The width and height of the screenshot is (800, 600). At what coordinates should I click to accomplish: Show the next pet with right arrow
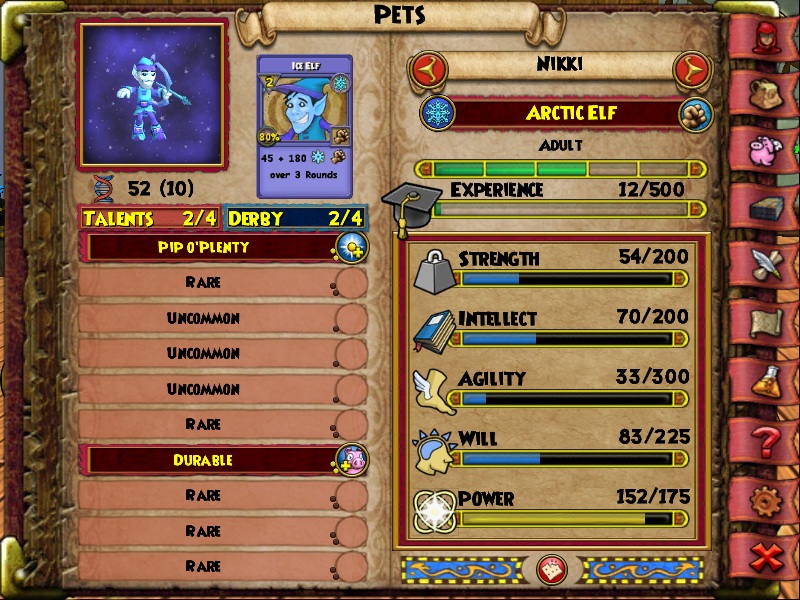point(689,70)
